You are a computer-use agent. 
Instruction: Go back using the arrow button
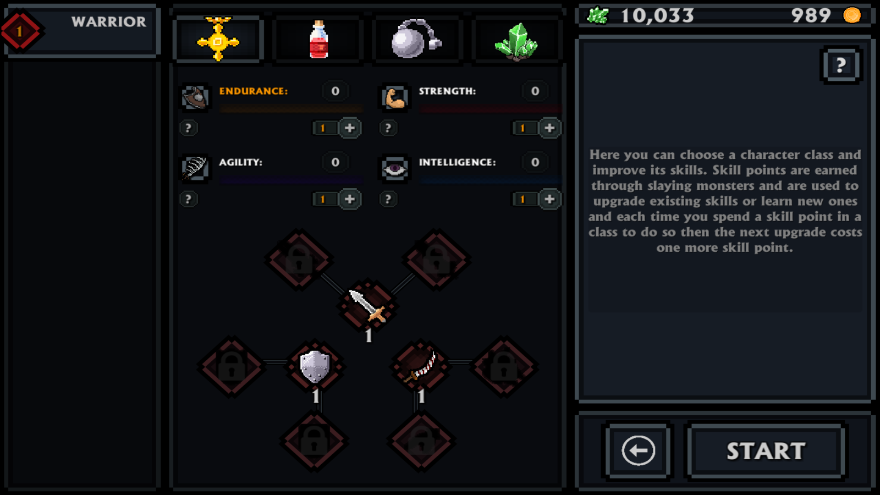(x=638, y=451)
